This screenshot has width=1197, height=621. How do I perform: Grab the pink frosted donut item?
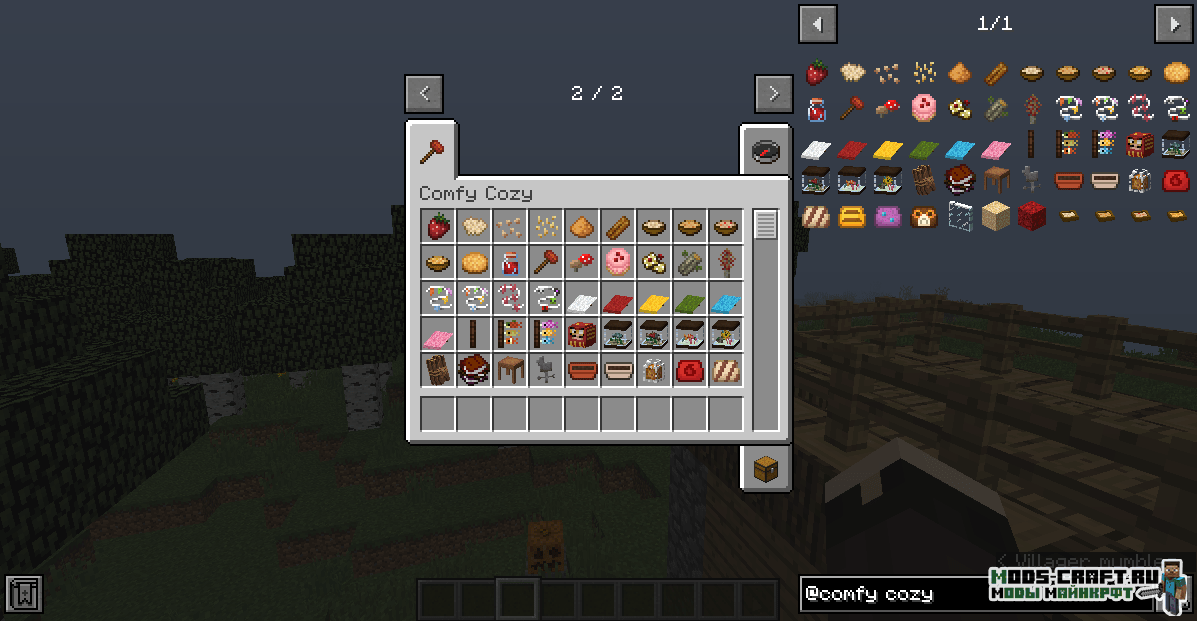pos(618,263)
